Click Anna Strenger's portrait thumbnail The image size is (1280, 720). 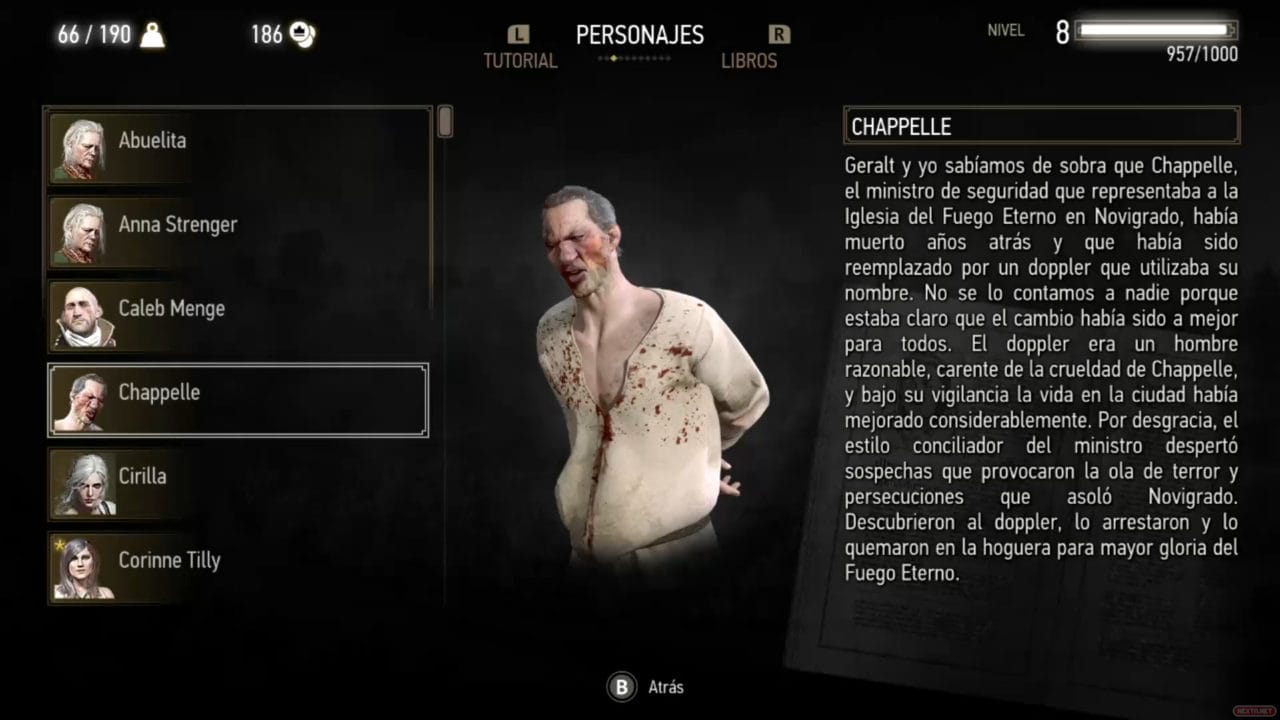83,230
